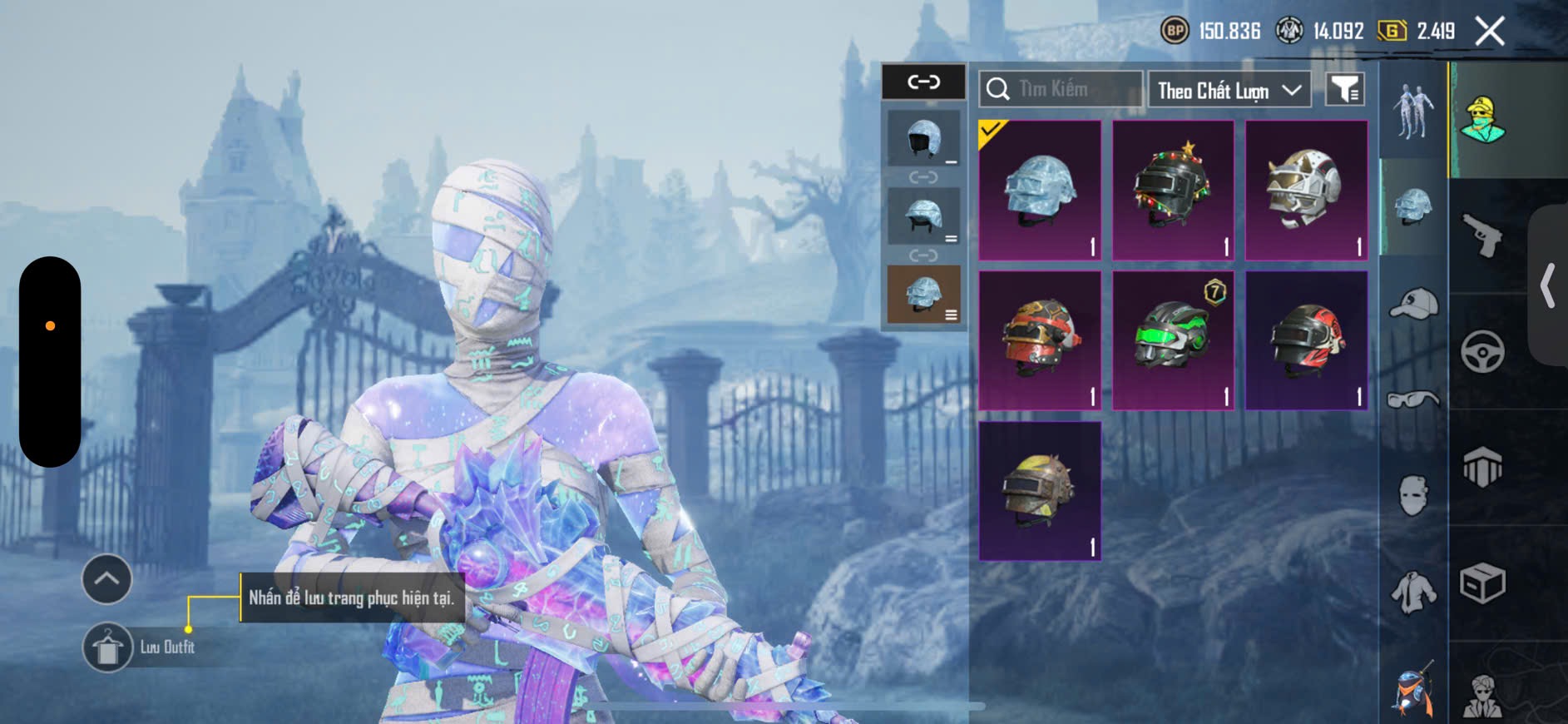The width and height of the screenshot is (1568, 724).
Task: Expand the up-arrow circle button
Action: [x=106, y=579]
